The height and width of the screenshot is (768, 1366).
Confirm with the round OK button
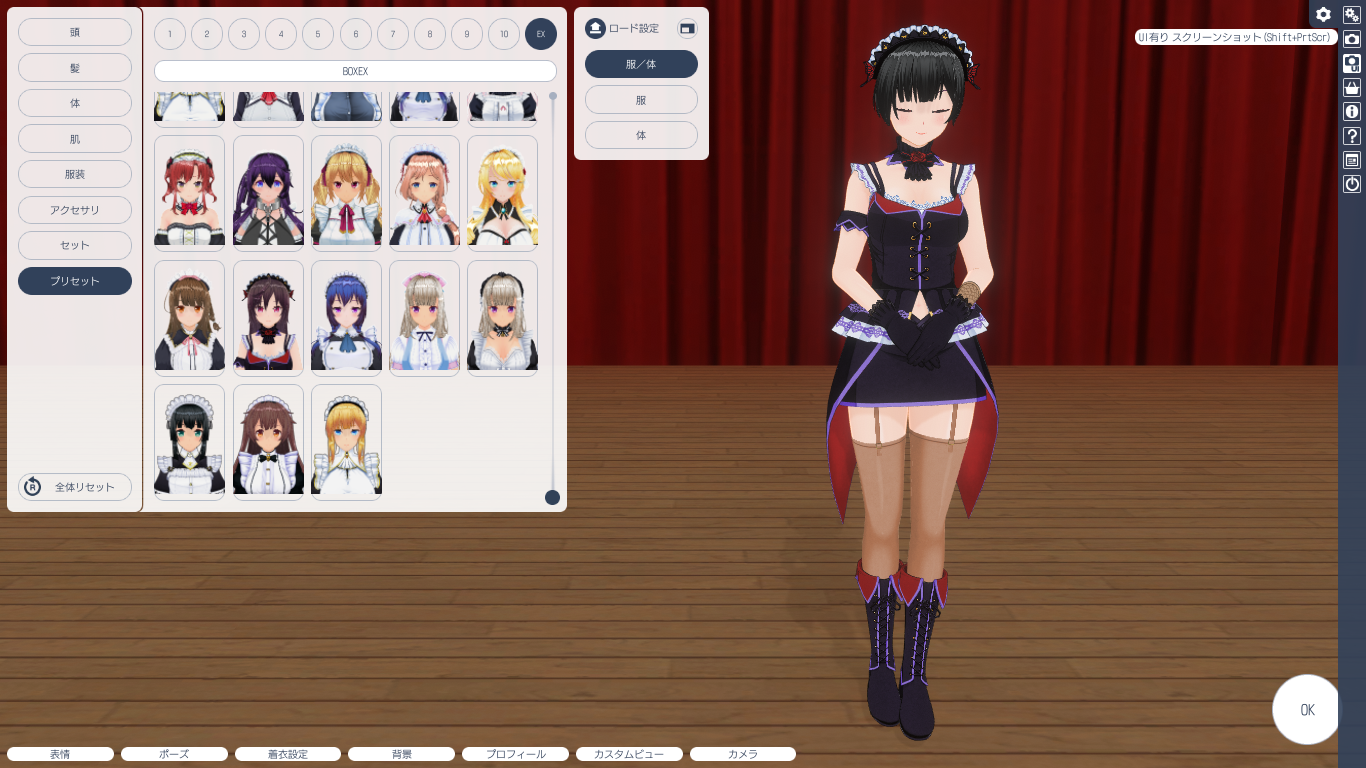(x=1306, y=710)
